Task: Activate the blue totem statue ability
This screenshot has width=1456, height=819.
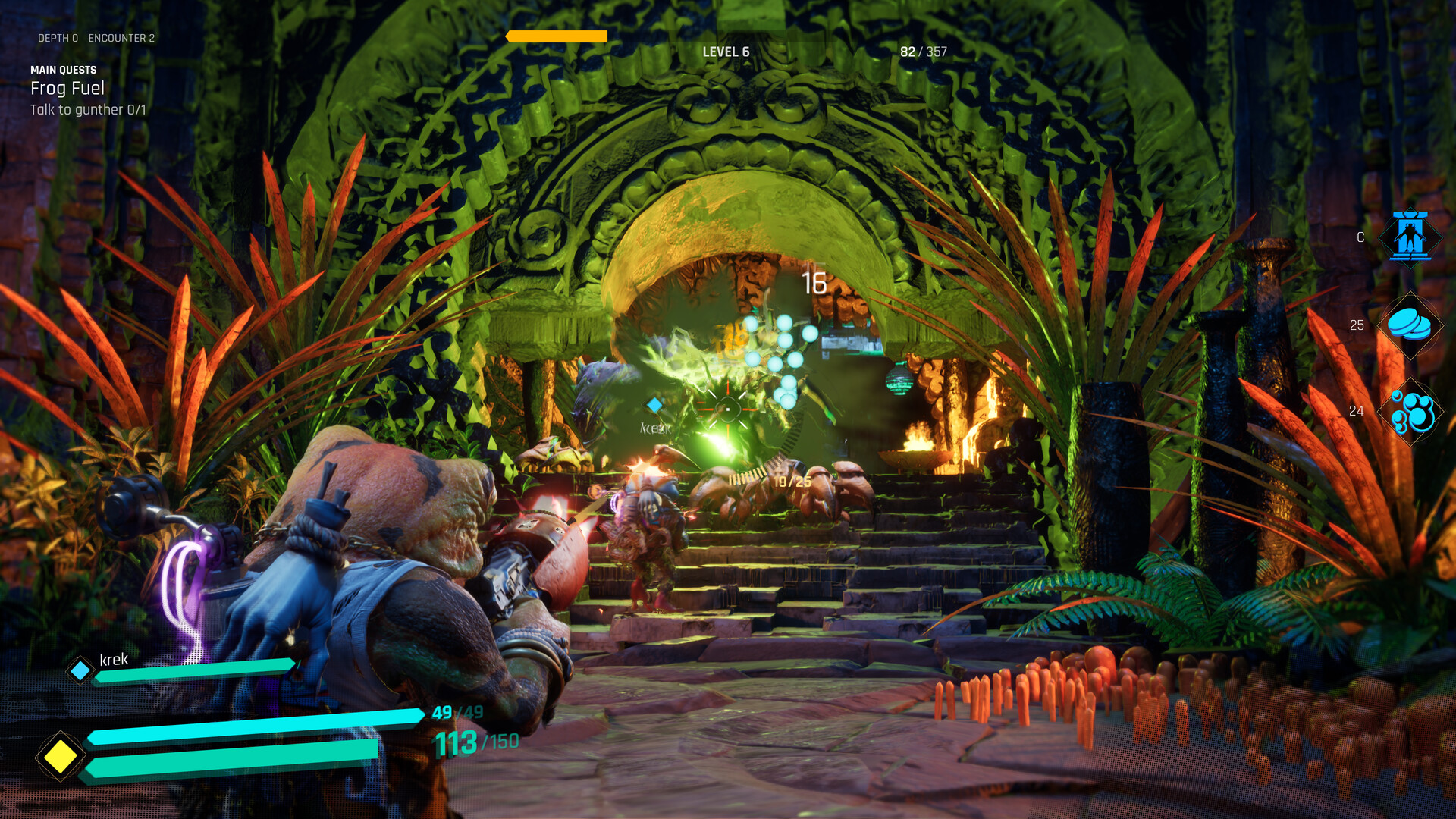Action: [1410, 237]
